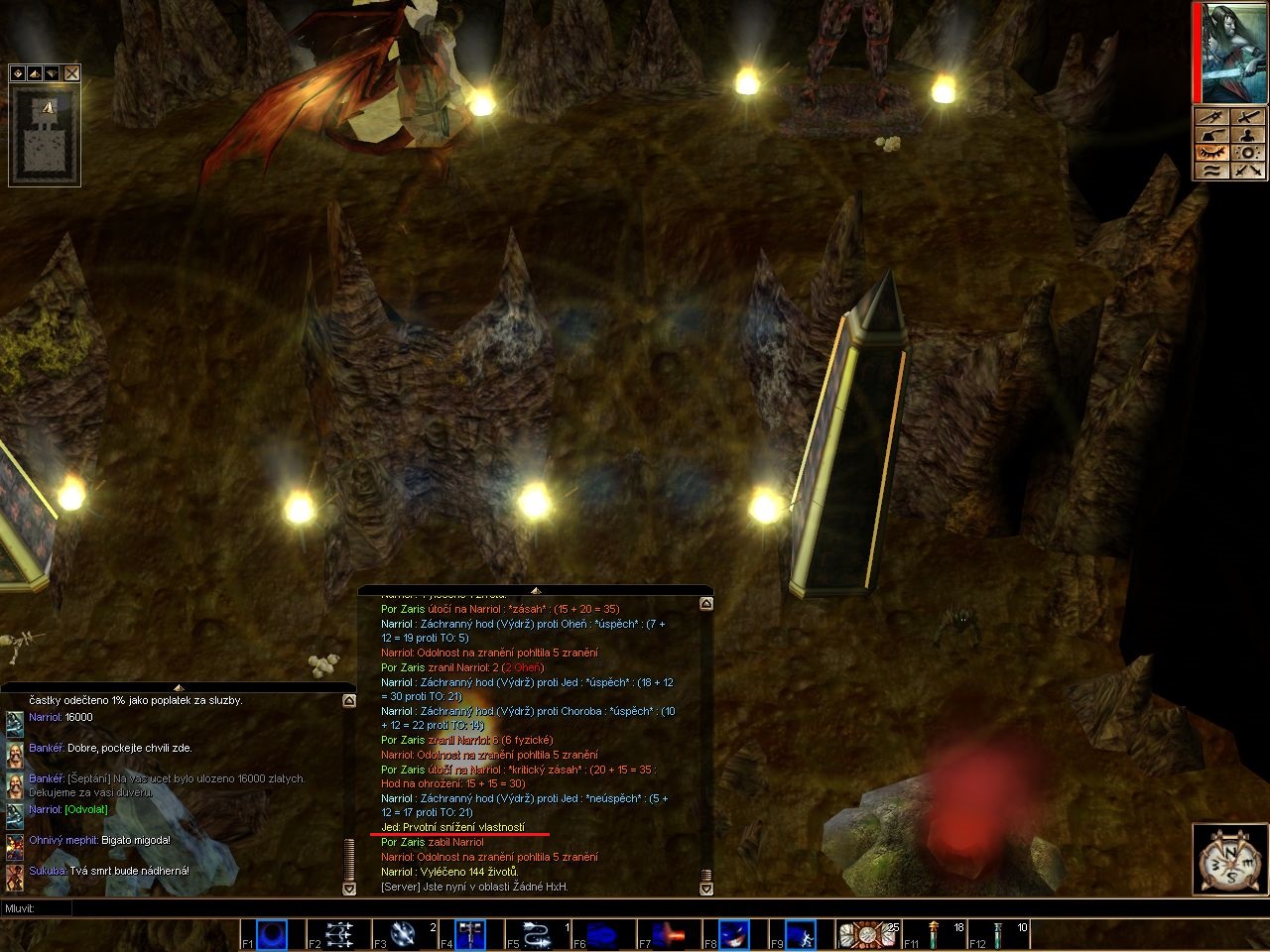Open the compass in the corner
This screenshot has width=1270, height=952.
pos(1226,857)
